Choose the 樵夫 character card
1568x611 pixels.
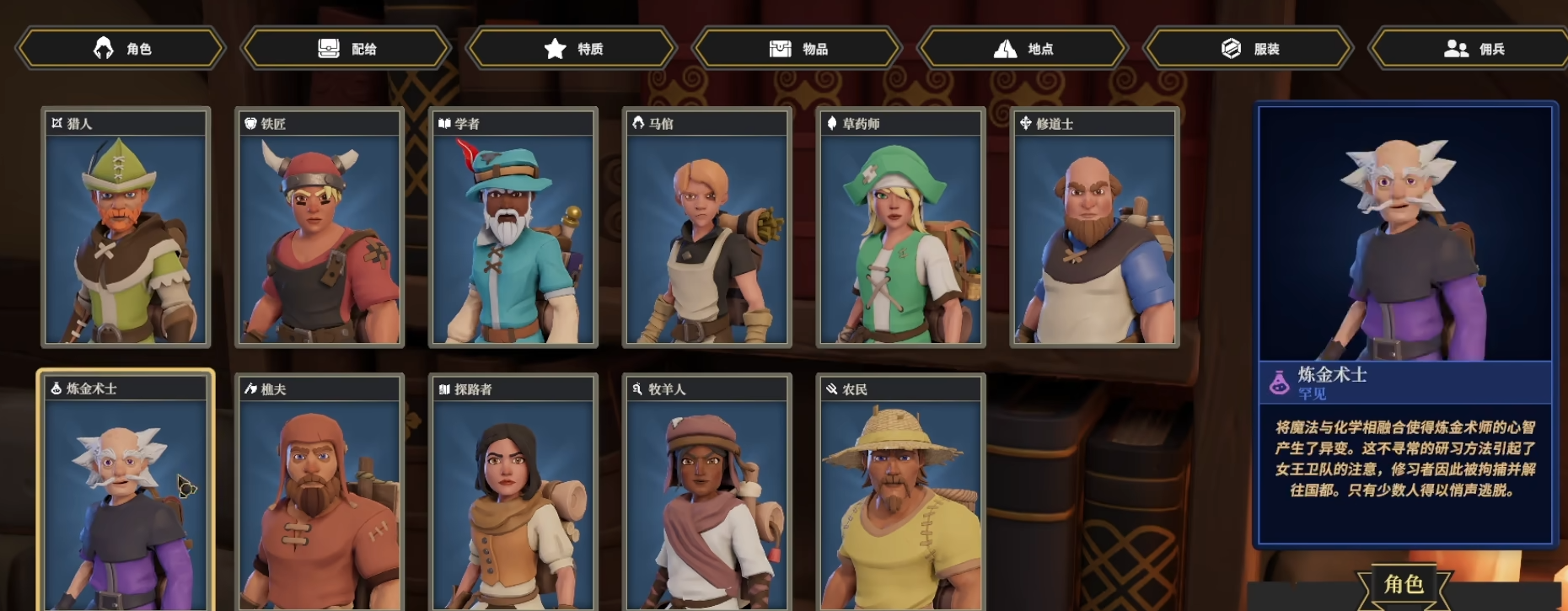coord(320,493)
